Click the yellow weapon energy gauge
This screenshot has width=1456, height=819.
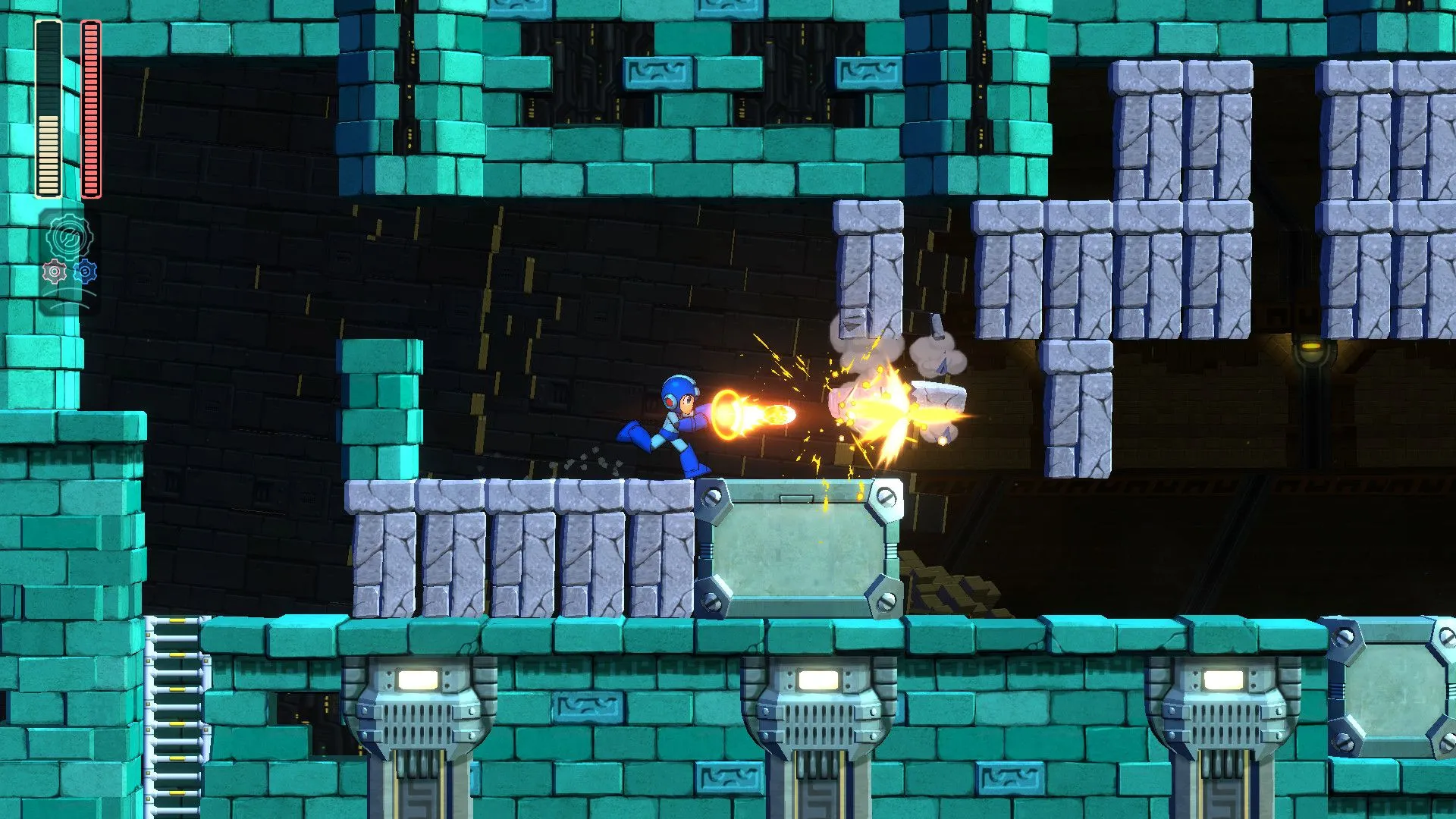[x=47, y=106]
